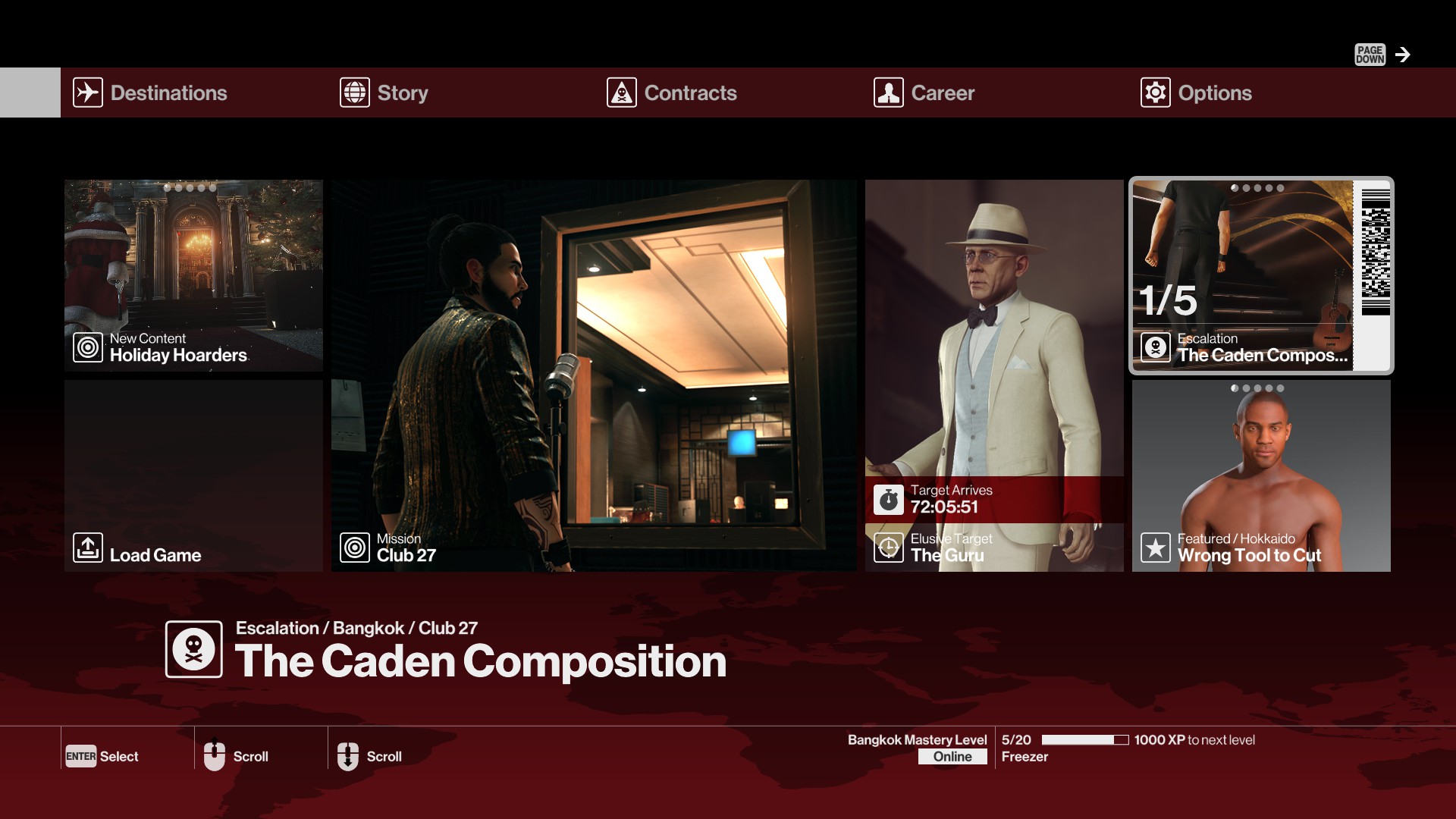Choose the Load Game tile
Viewport: 1456px width, 819px height.
click(193, 476)
